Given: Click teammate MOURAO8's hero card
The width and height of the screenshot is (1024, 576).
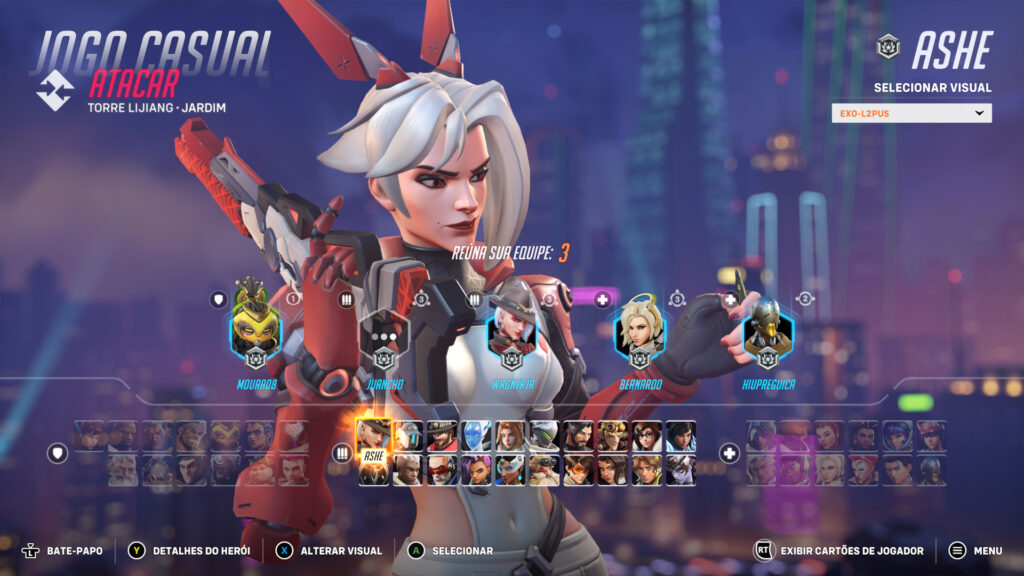Looking at the screenshot, I should (x=255, y=333).
